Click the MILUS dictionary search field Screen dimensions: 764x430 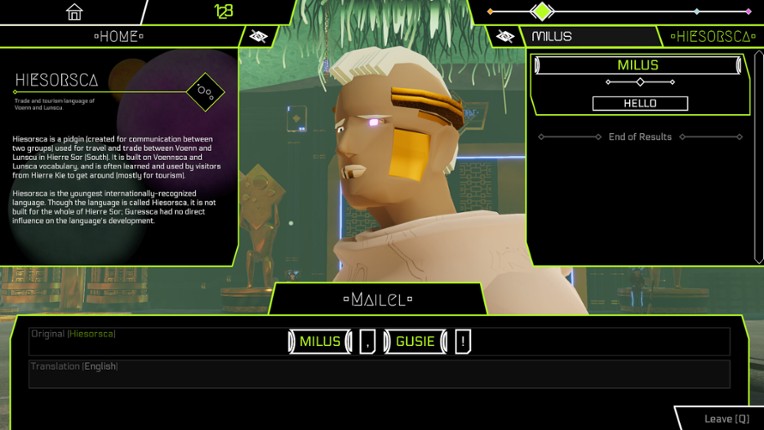(590, 36)
